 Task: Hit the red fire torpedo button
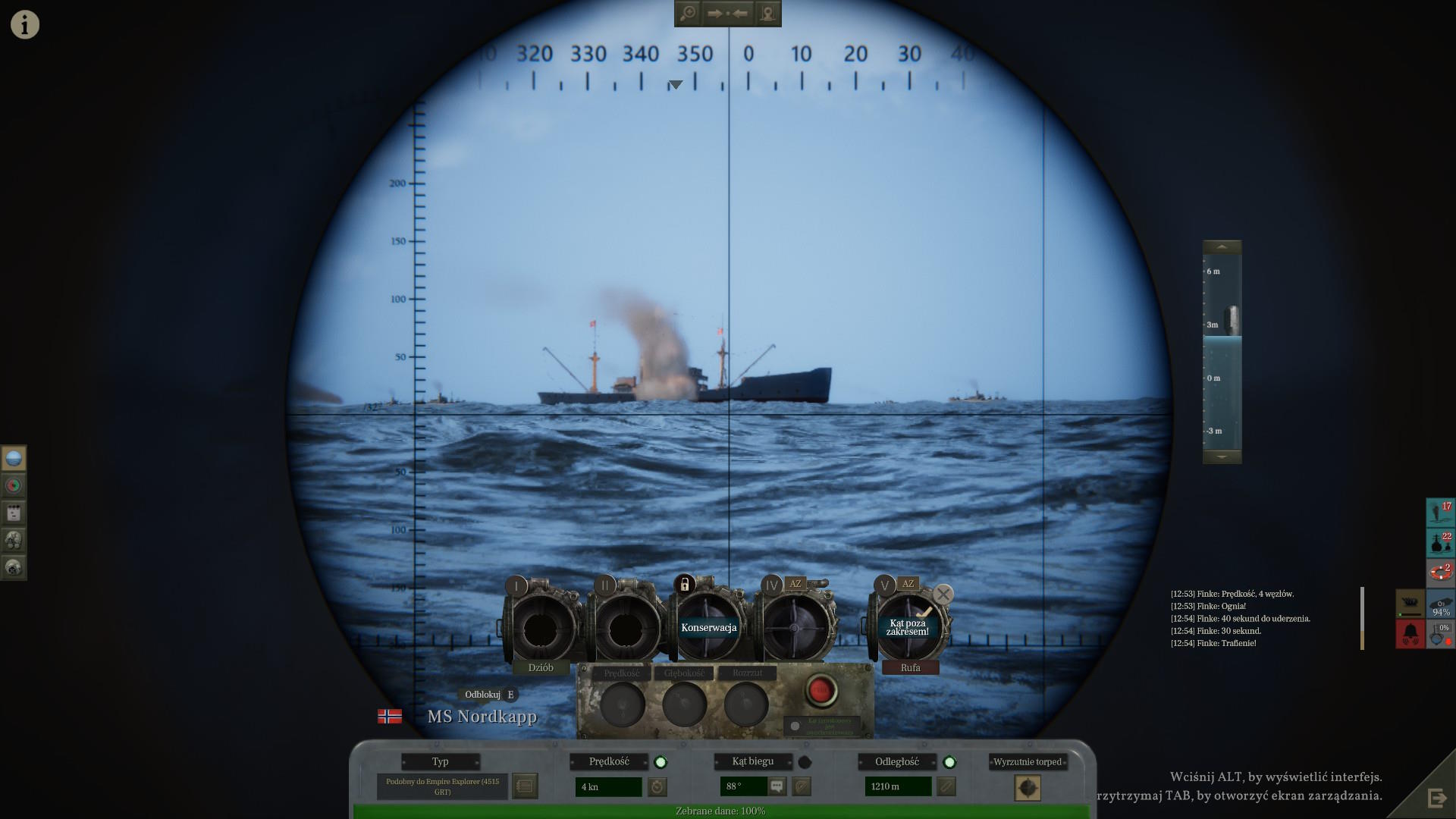[820, 690]
